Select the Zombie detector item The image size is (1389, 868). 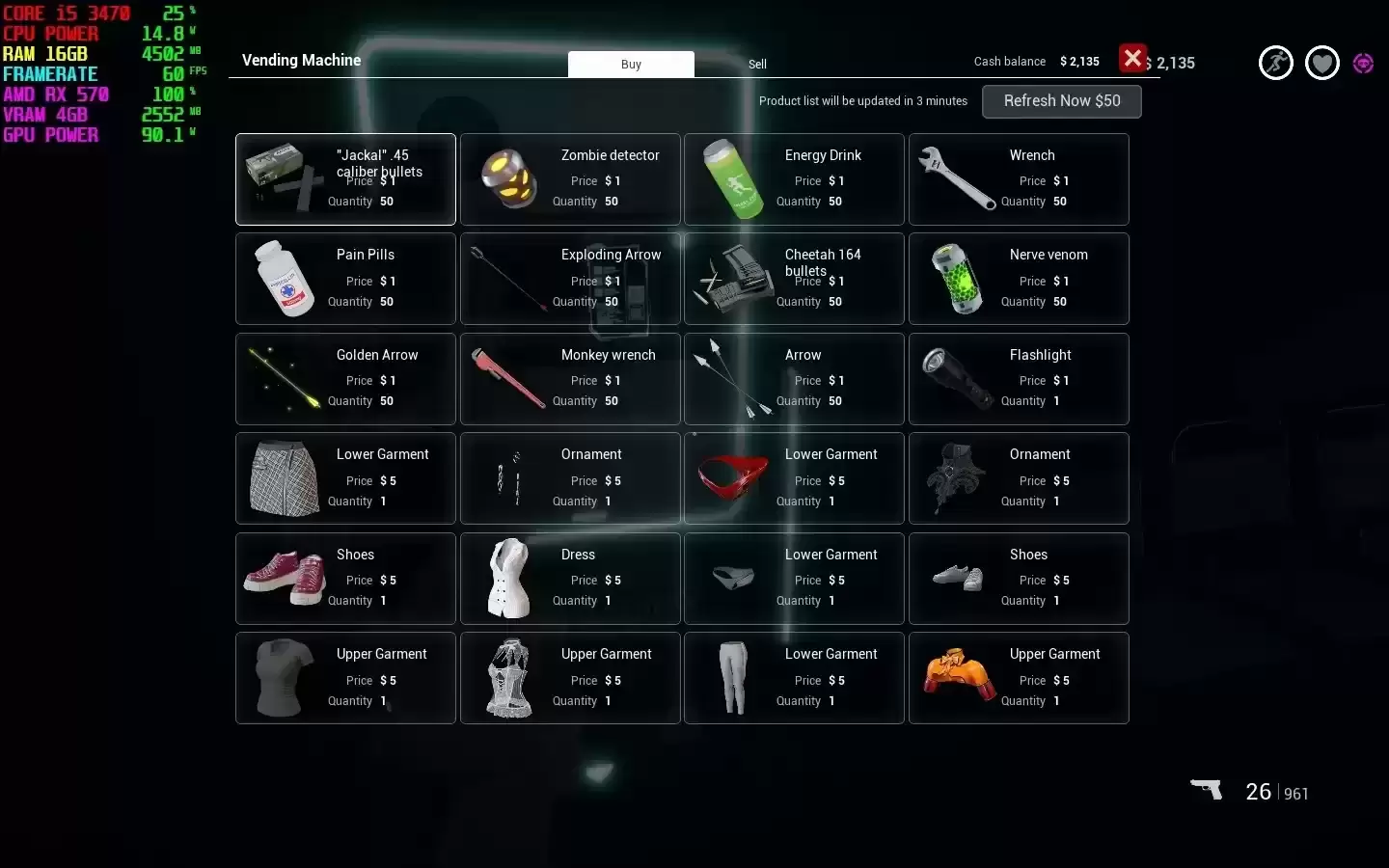pos(570,179)
